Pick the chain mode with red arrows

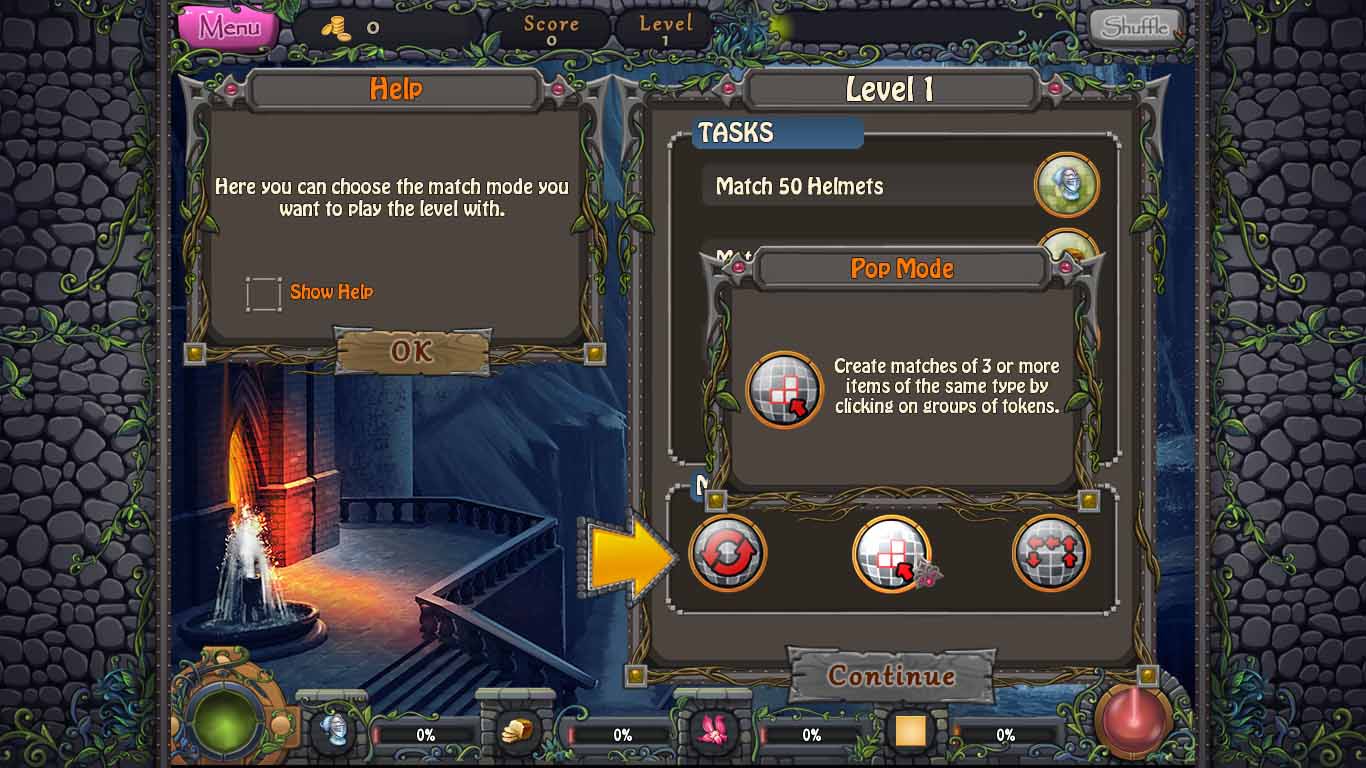(1051, 553)
